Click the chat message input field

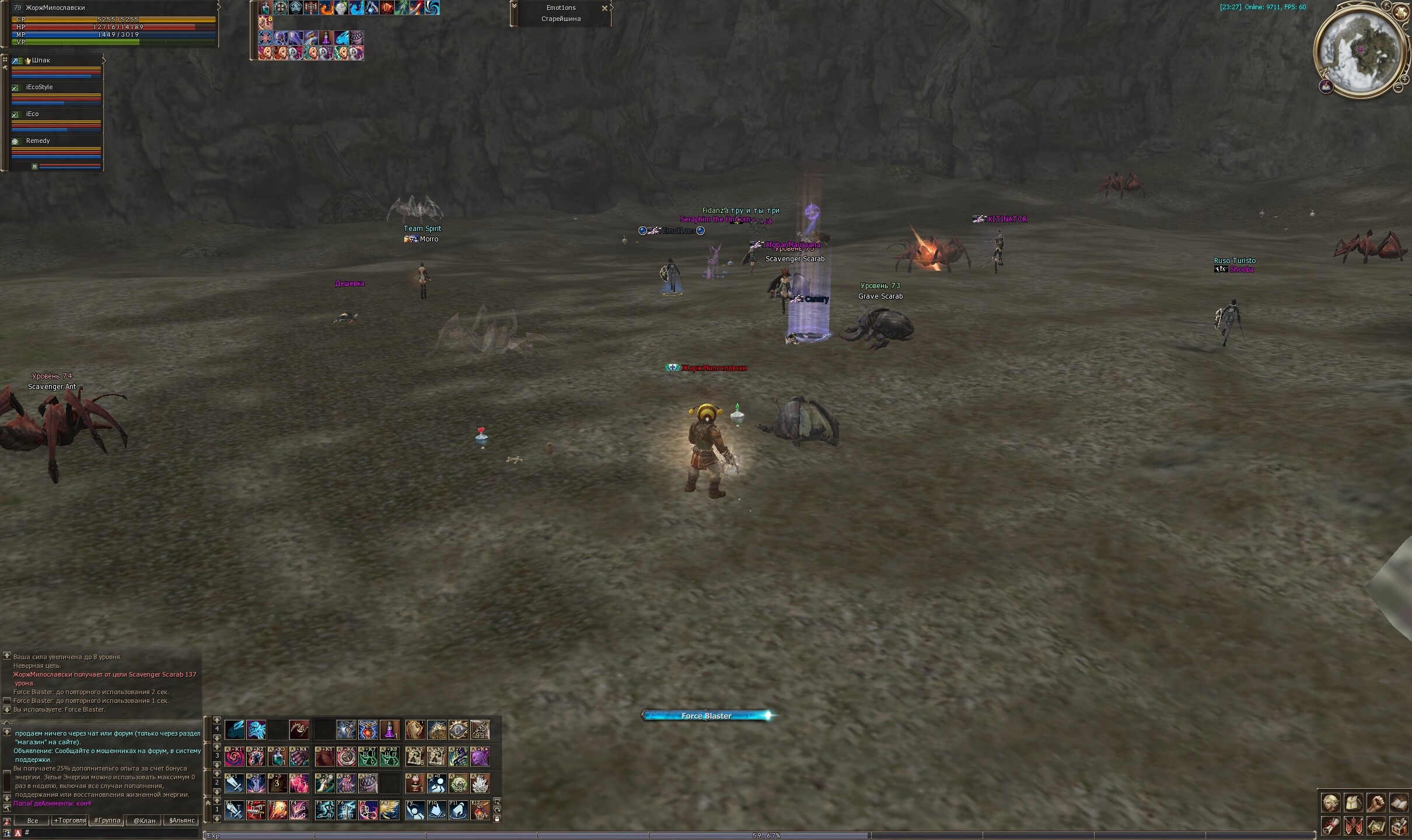coord(111,832)
